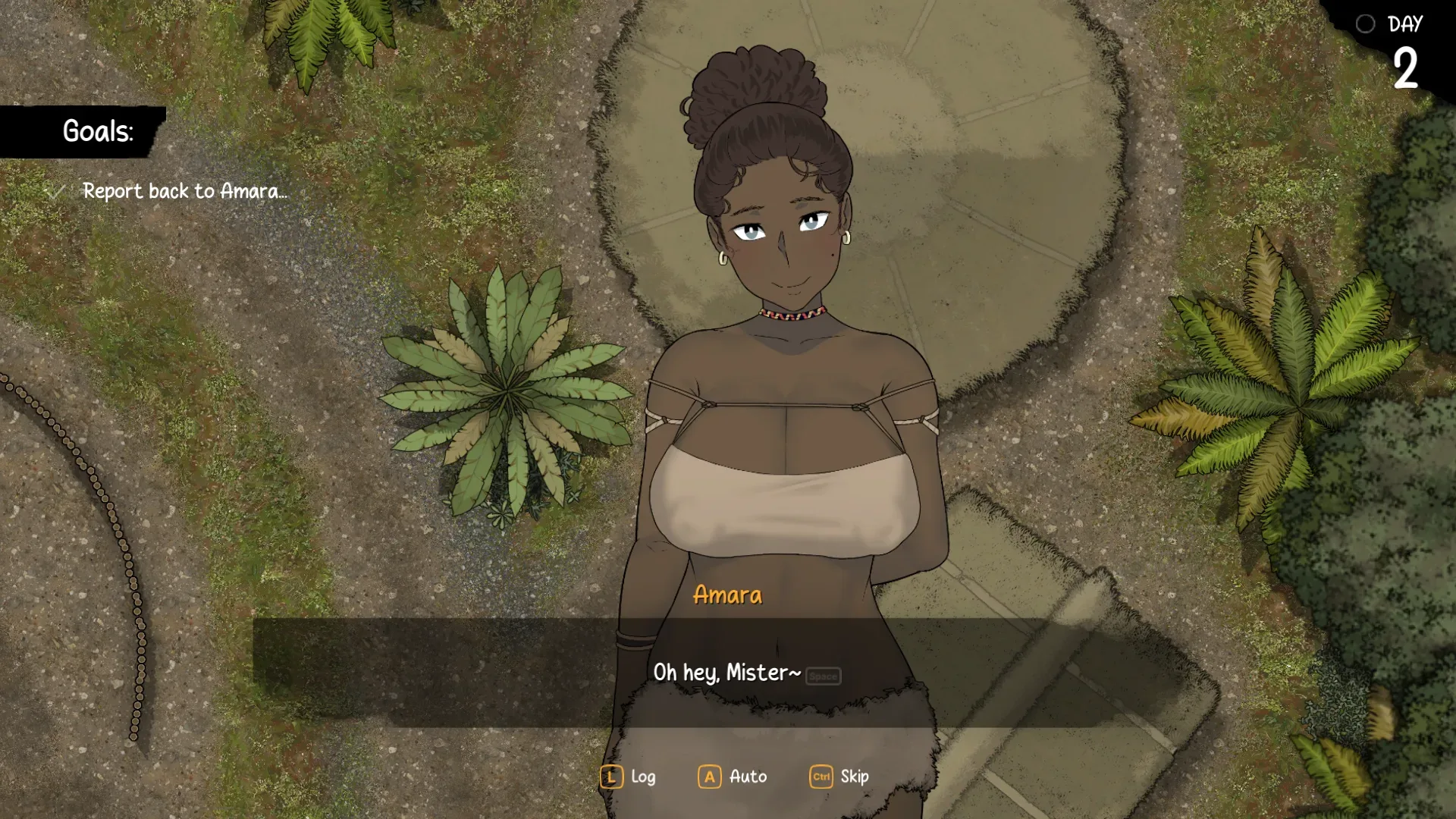Select the Report back to Amara goal

click(184, 191)
